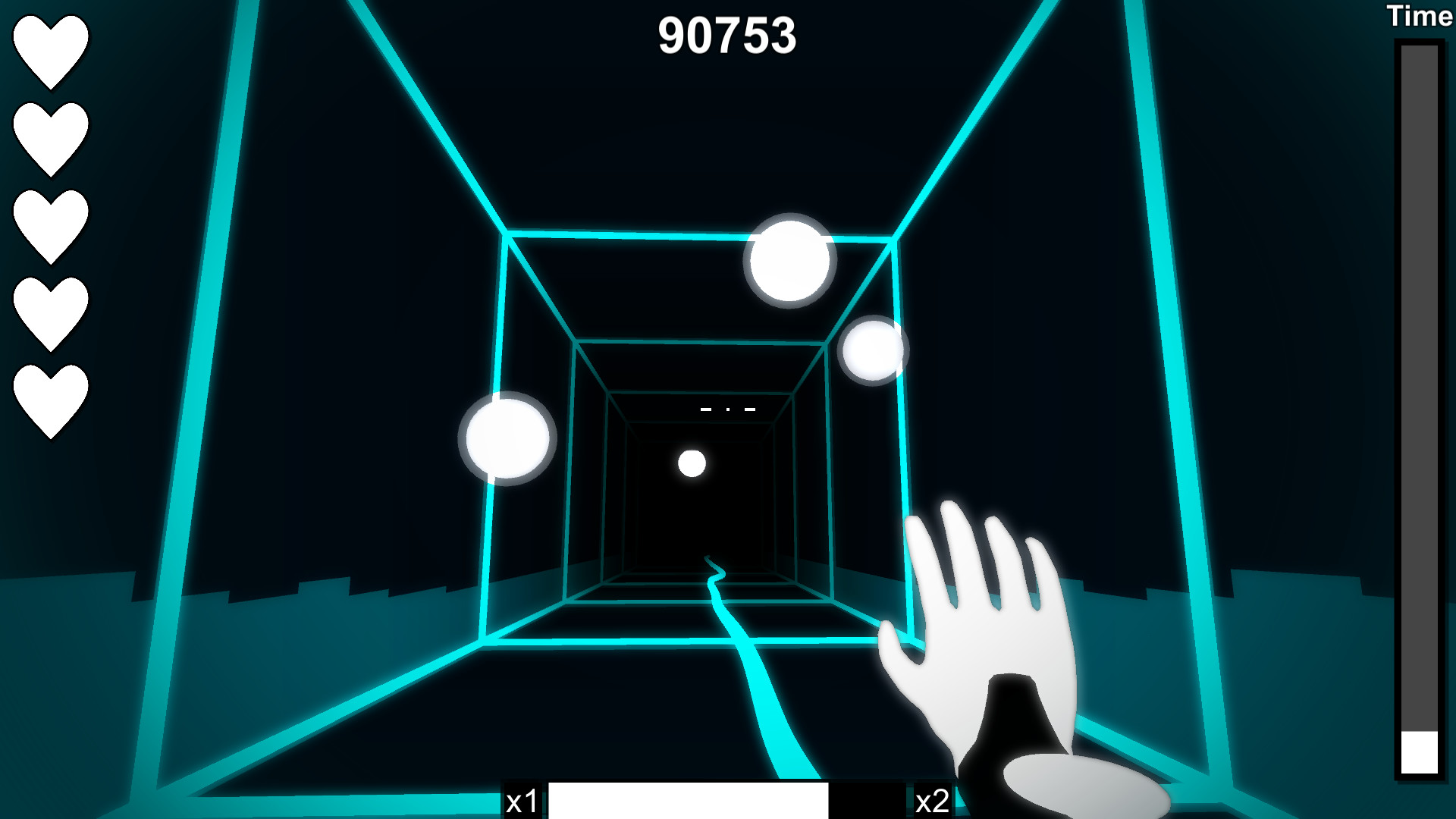Click the score 90753 at the top

pos(730,34)
